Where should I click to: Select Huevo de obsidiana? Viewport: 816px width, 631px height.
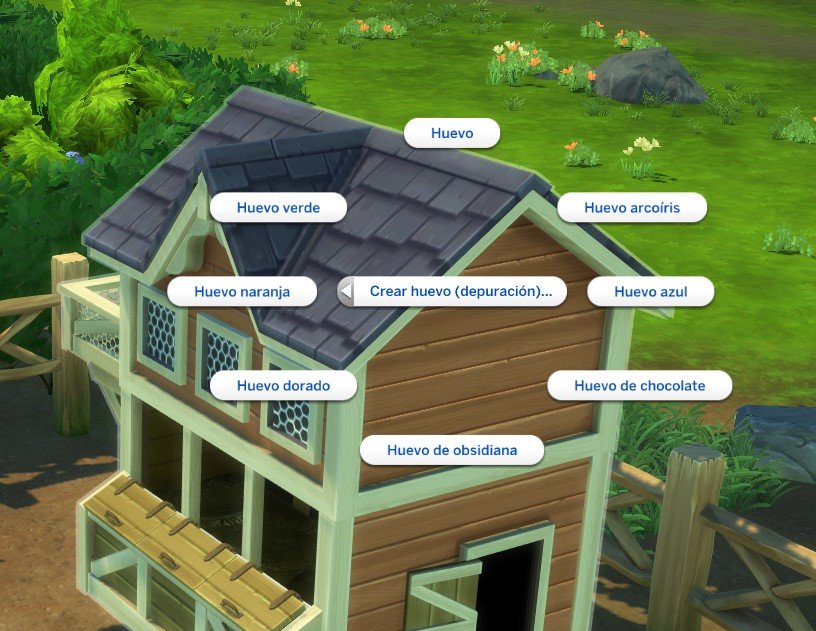(452, 450)
